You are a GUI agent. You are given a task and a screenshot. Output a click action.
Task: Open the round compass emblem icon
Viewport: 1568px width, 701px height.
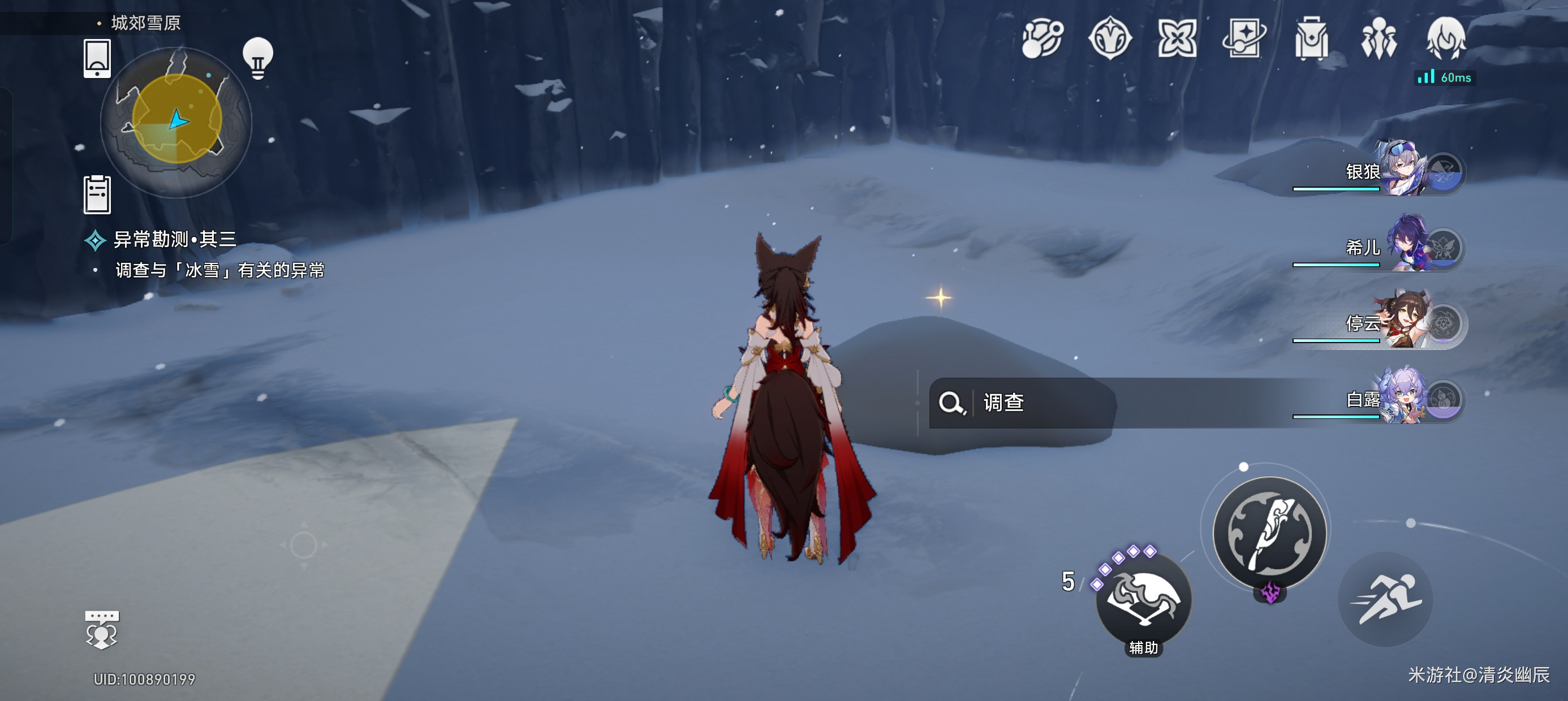pos(1110,38)
